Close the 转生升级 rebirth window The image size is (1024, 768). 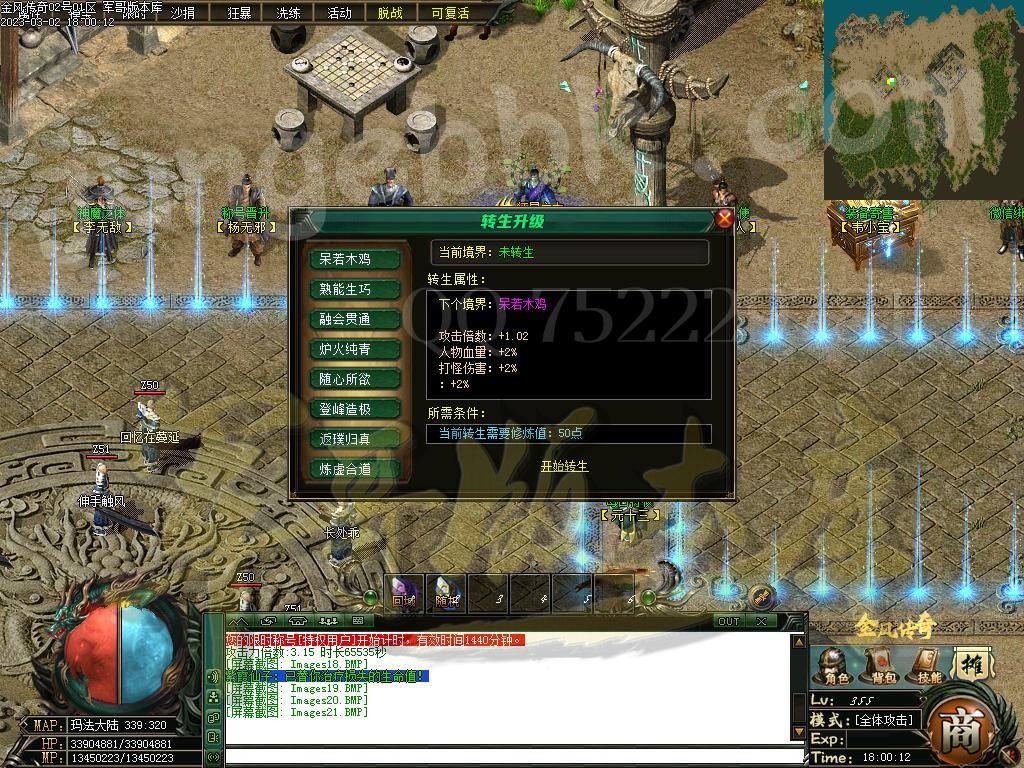pyautogui.click(x=725, y=219)
